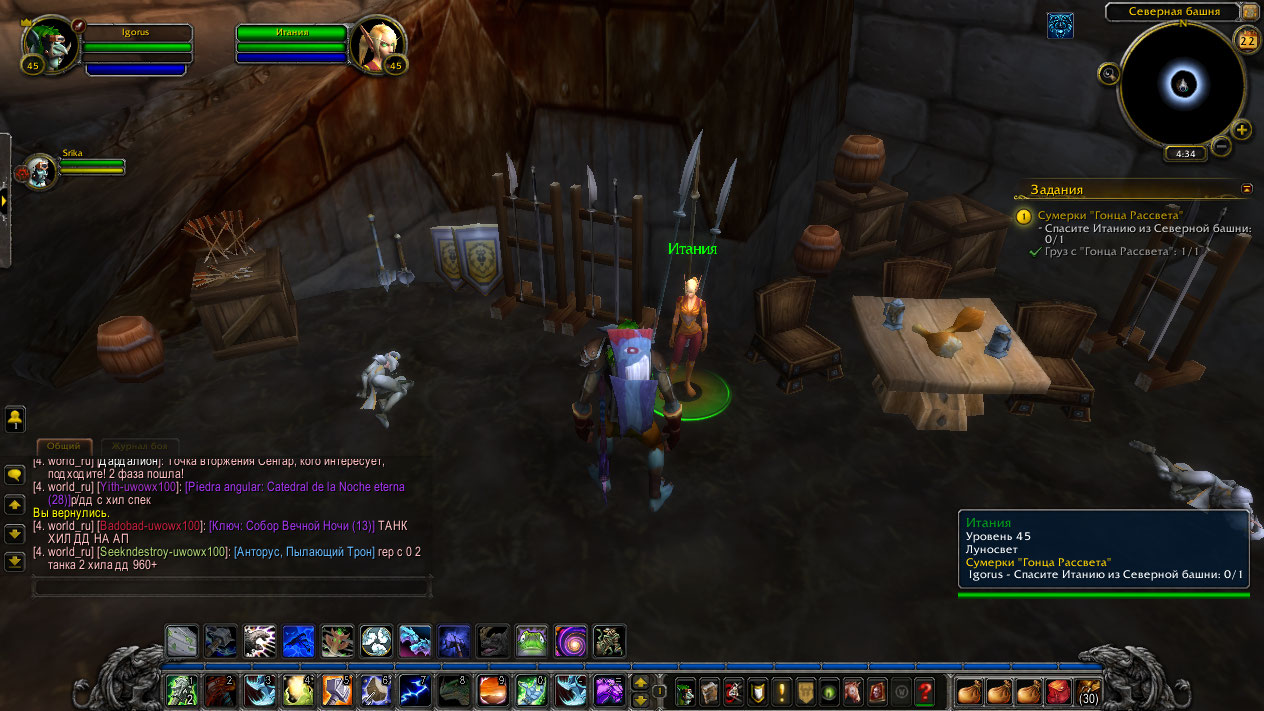Click the blue wolf buff icon
The image size is (1264, 711).
coord(1060,26)
